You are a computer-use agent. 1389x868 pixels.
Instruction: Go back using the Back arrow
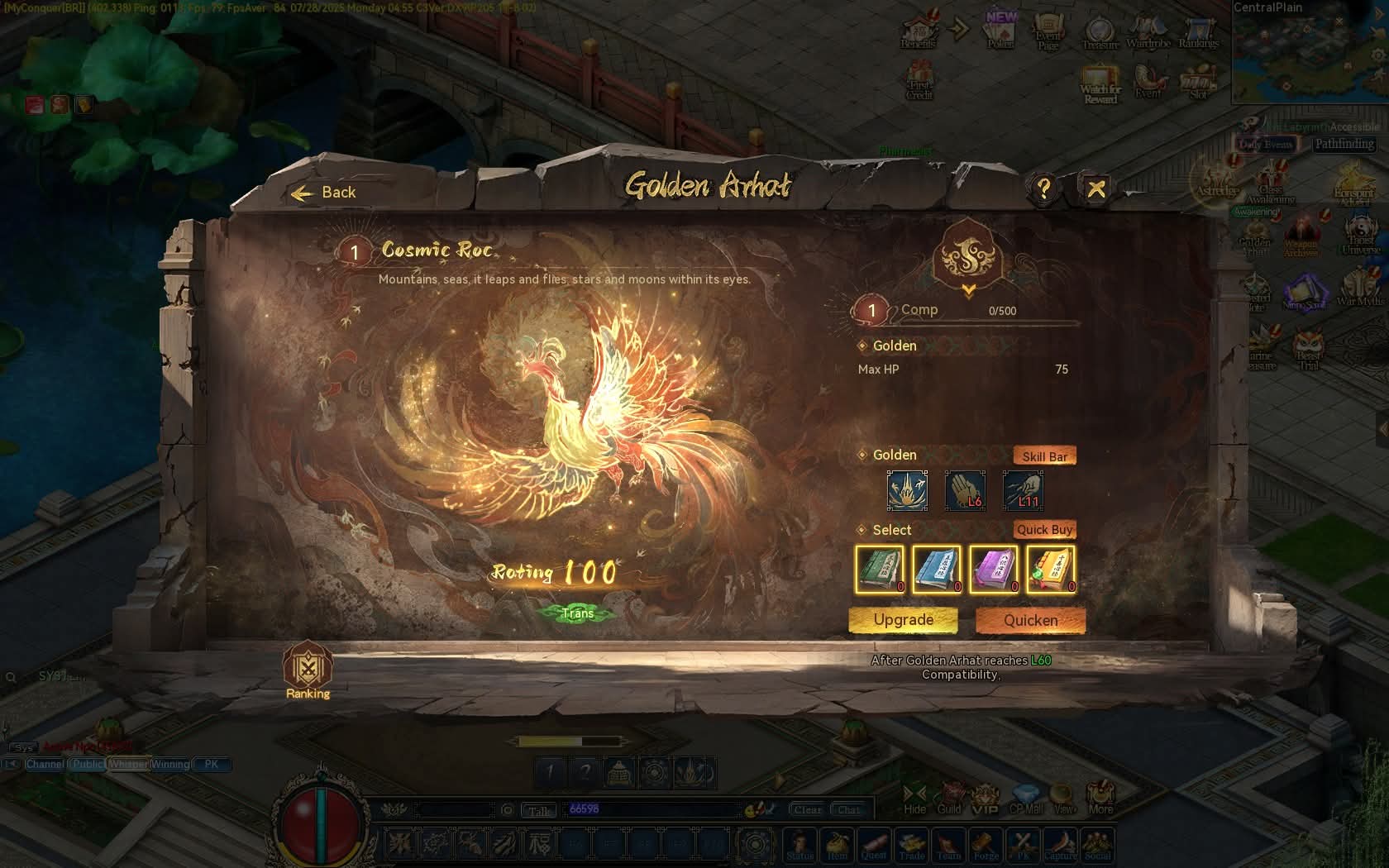point(324,193)
